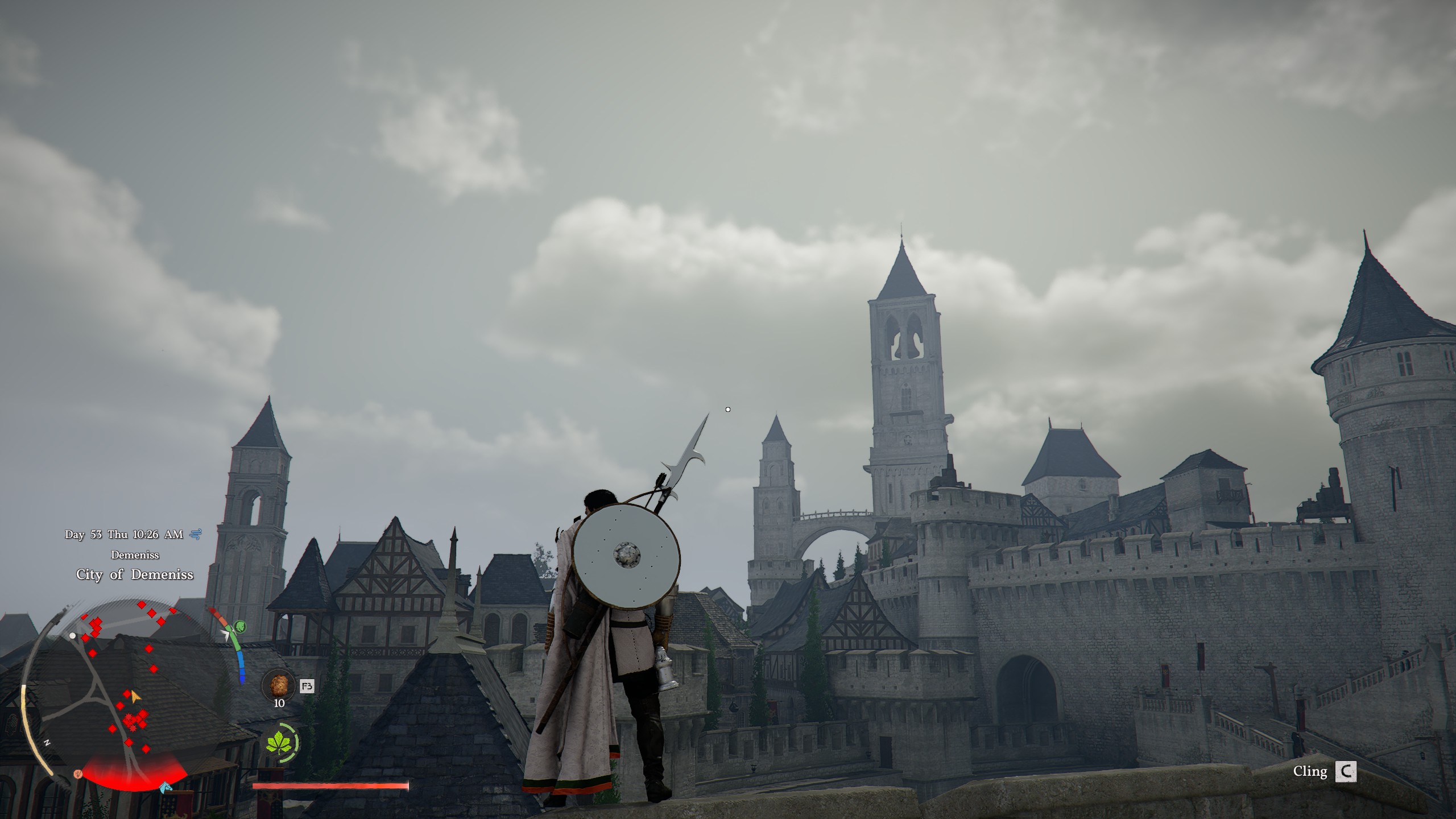1456x819 pixels.
Task: Open the City of Demeniss location label
Action: click(x=135, y=575)
